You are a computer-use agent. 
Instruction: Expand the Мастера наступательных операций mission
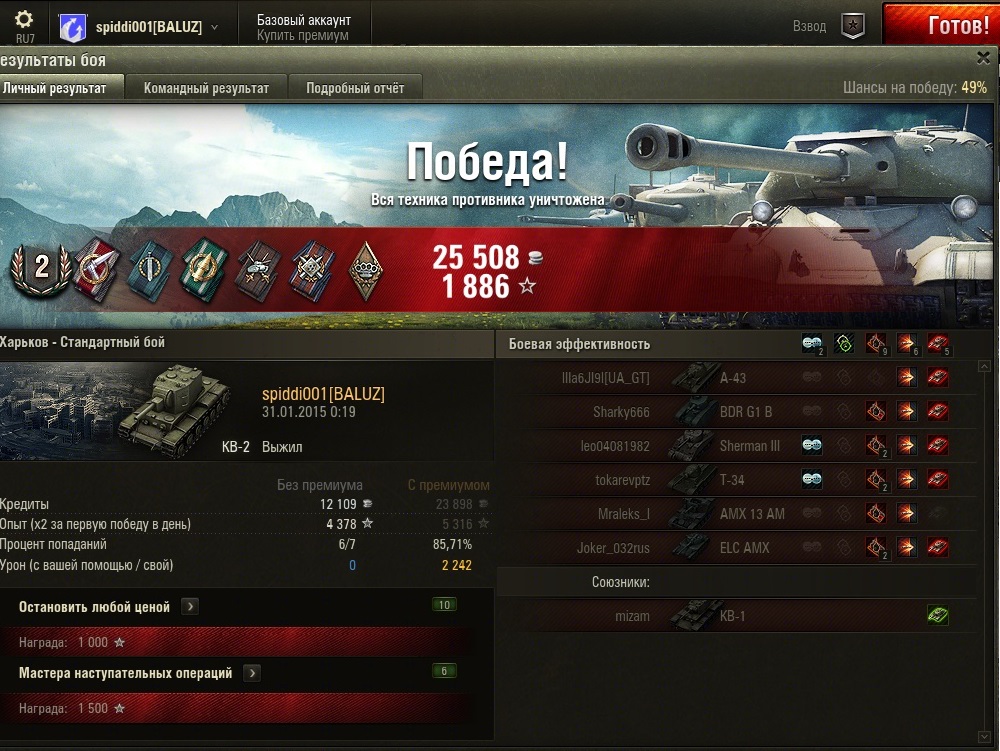252,673
